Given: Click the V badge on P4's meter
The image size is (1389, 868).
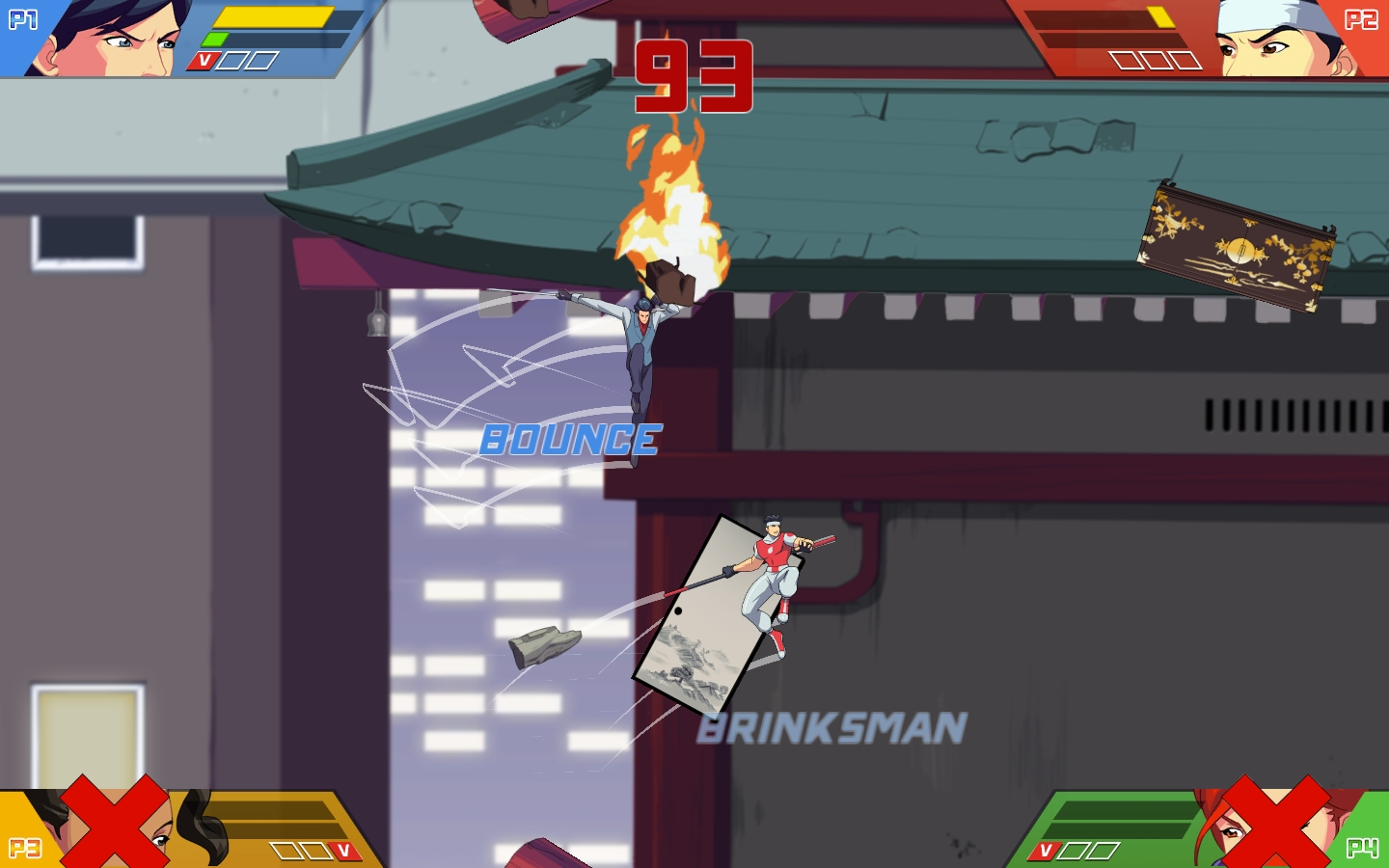Looking at the screenshot, I should pos(1047,851).
